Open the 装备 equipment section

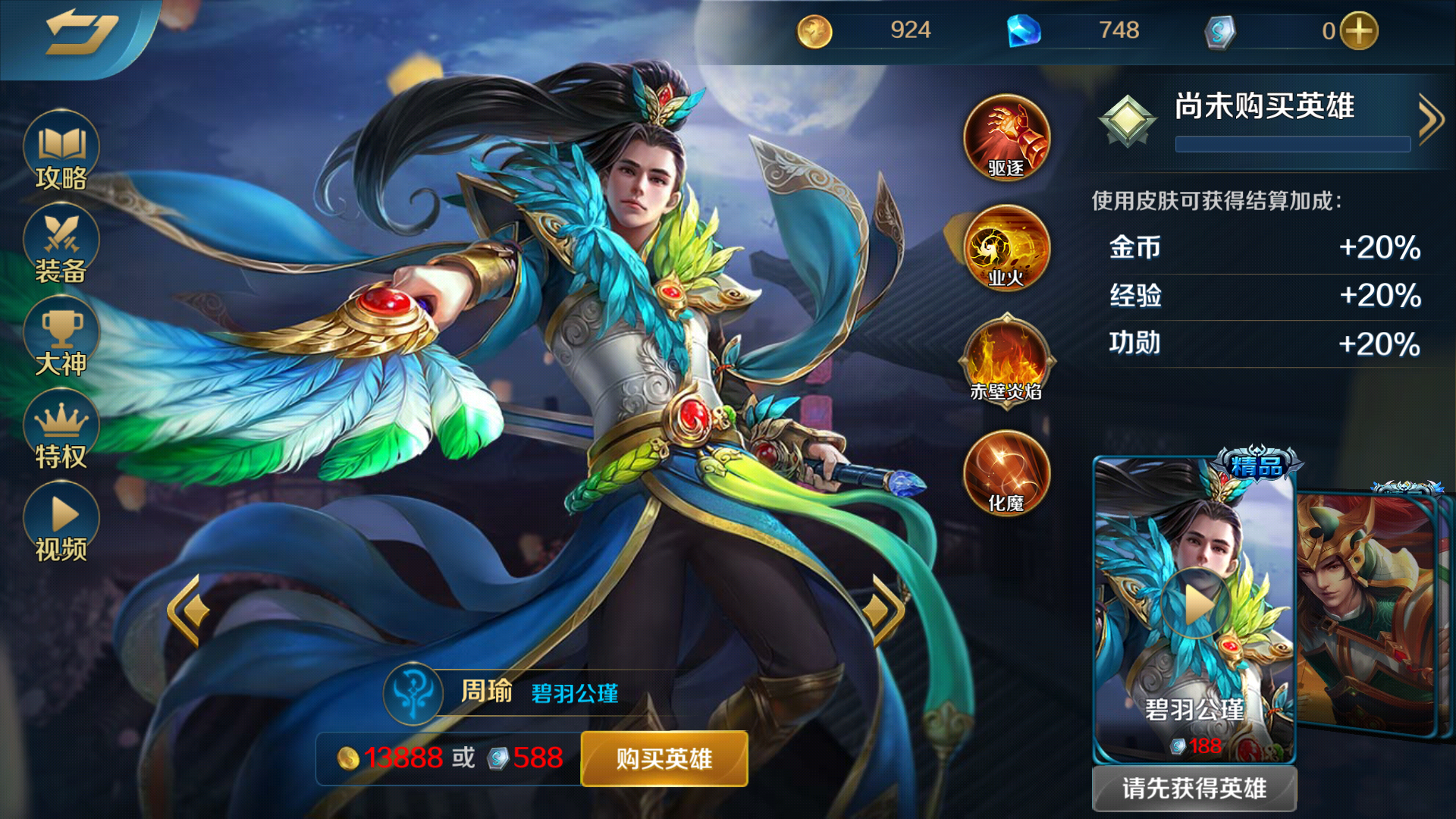(61, 243)
